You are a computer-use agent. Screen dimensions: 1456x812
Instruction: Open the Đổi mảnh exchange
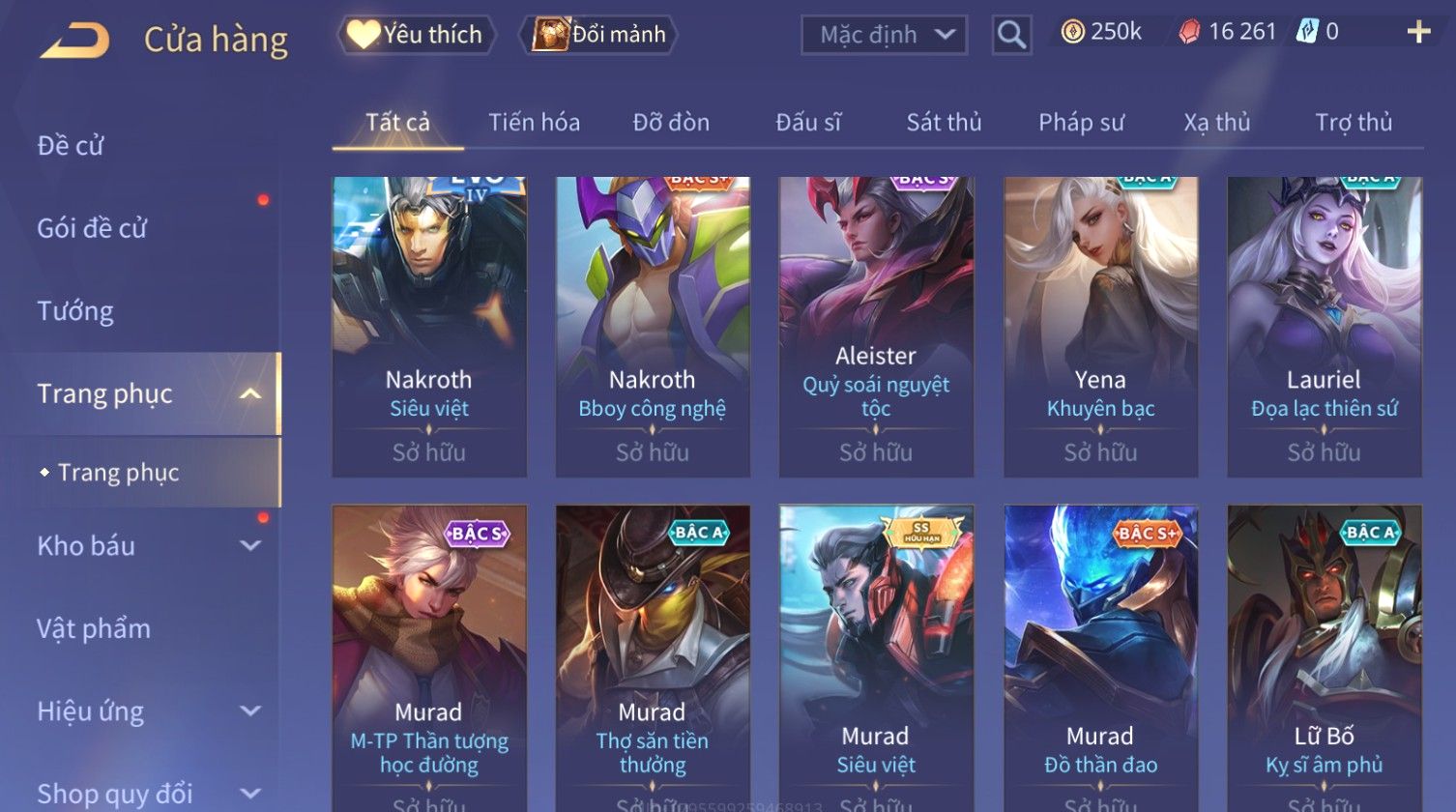[599, 35]
